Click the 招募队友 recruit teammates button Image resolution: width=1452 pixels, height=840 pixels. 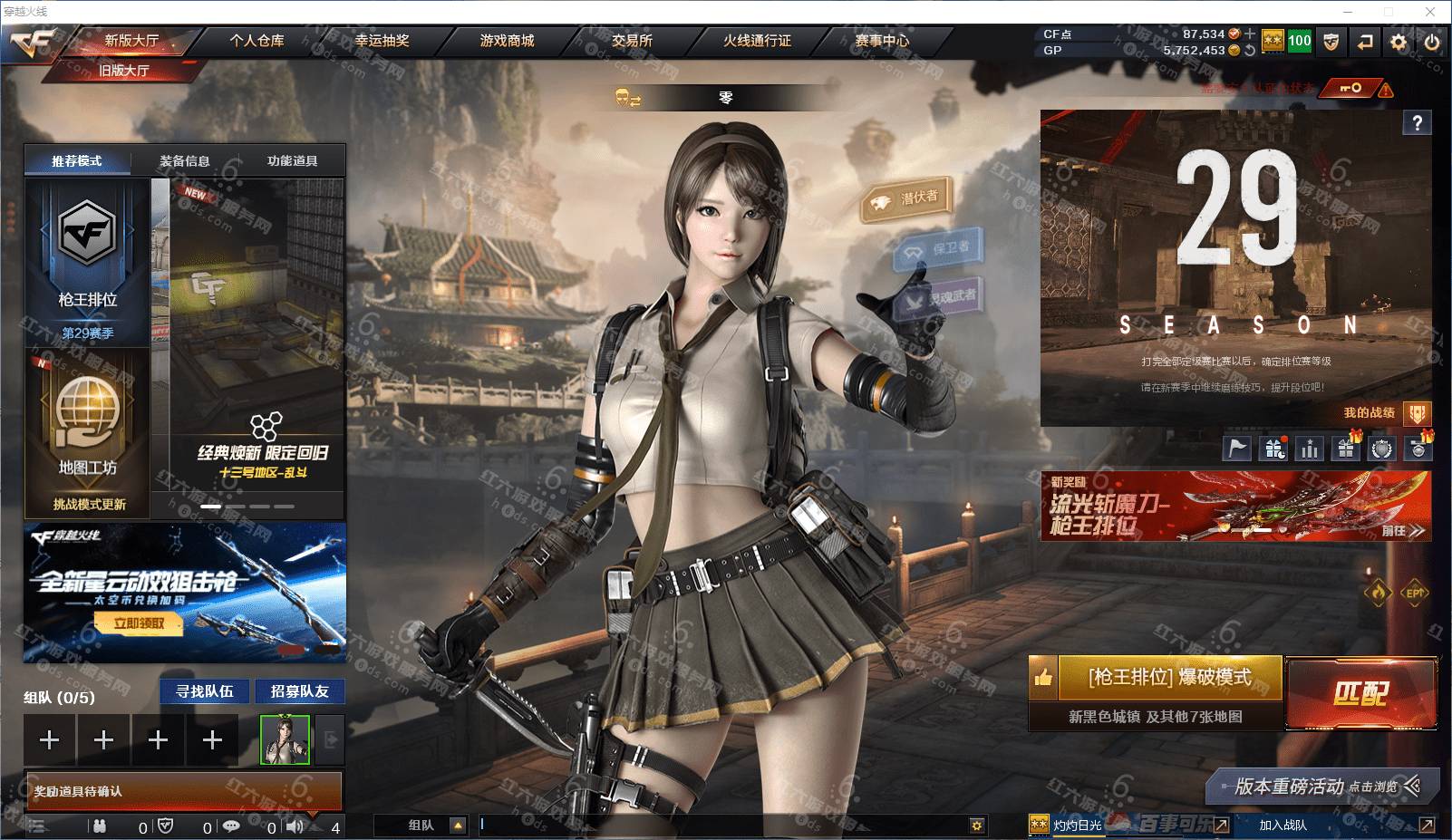tap(299, 691)
